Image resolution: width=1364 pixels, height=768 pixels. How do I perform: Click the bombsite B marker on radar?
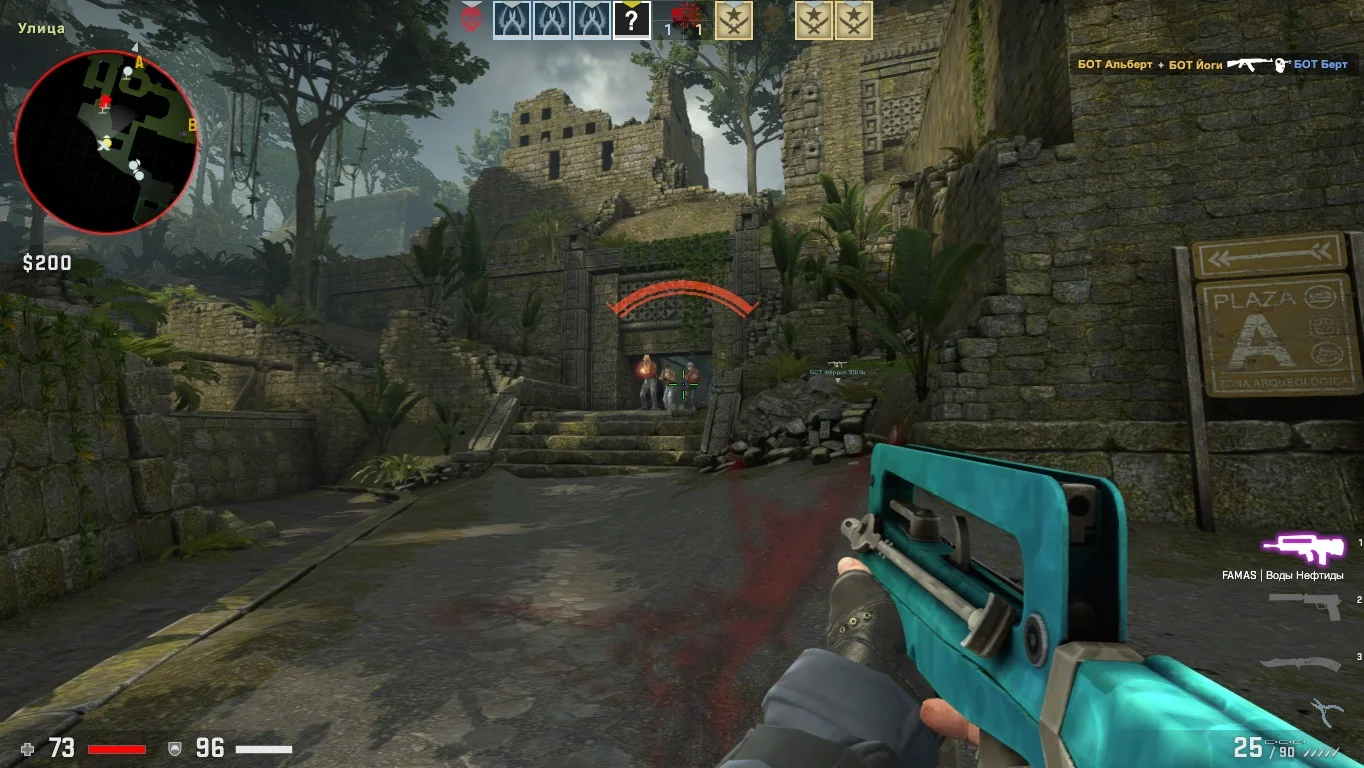click(191, 125)
